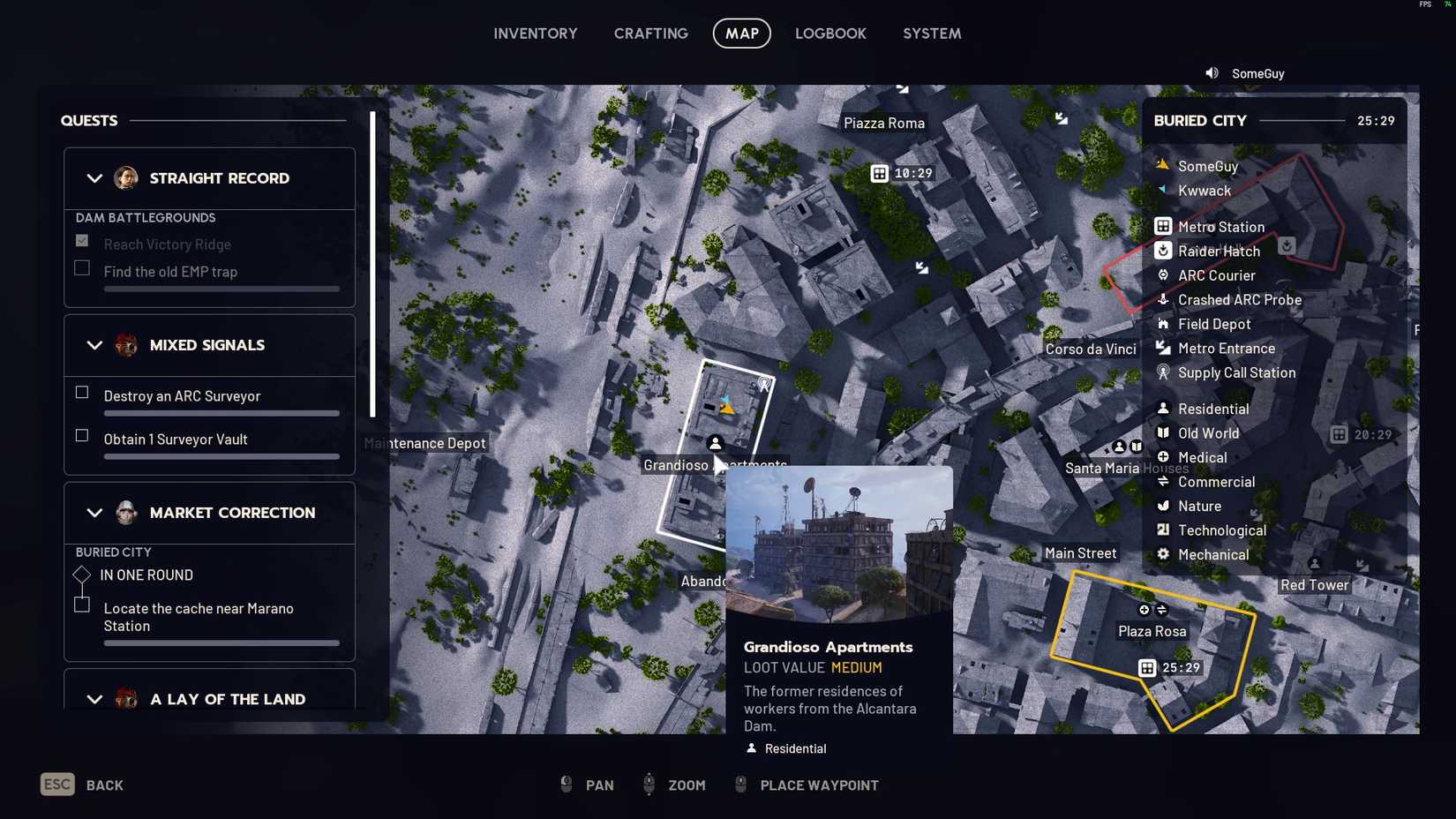
Task: Click the Locate the cache progress bar
Action: coord(221,643)
